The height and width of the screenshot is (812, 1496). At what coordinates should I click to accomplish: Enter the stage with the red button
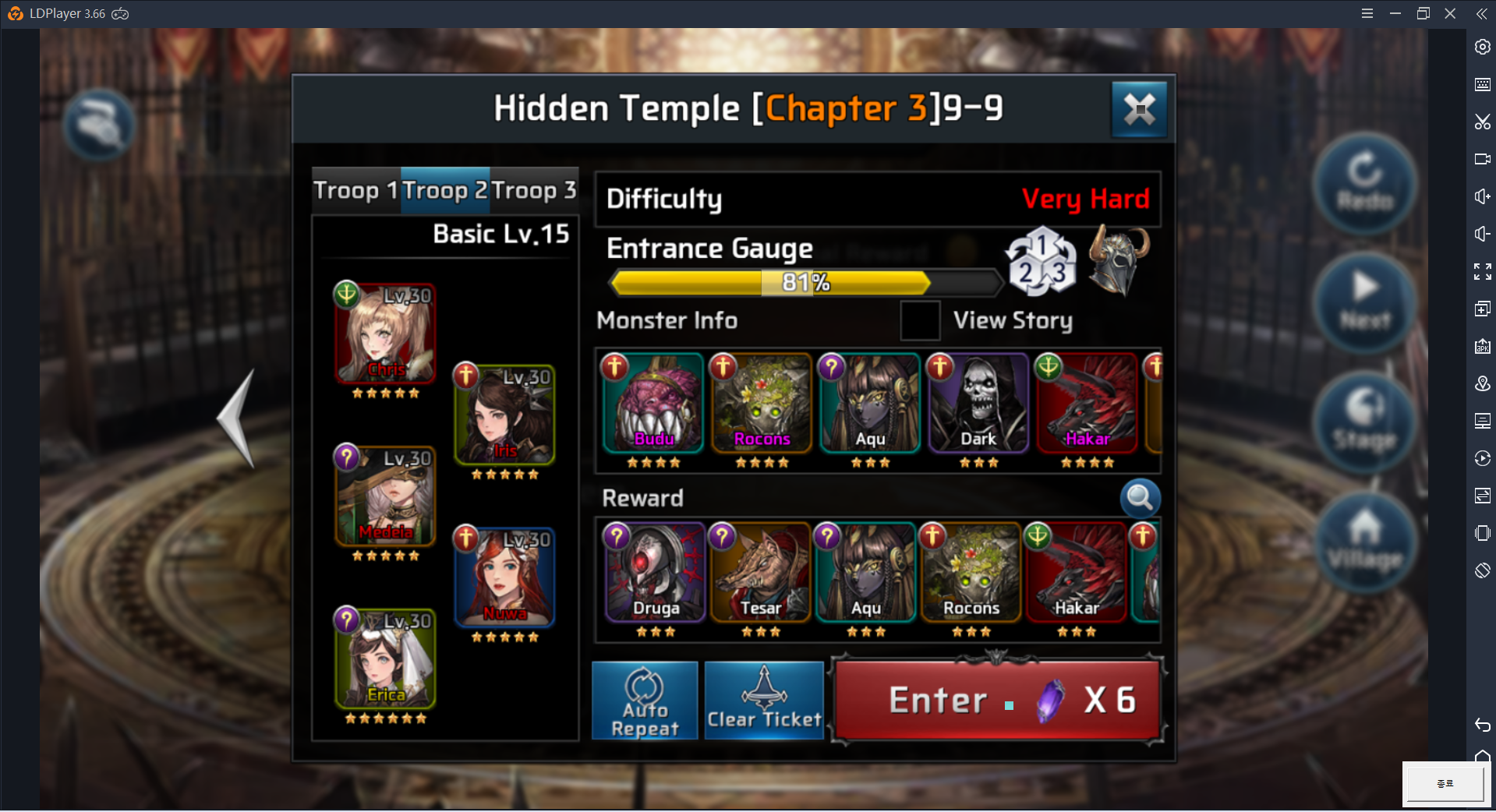[x=997, y=701]
